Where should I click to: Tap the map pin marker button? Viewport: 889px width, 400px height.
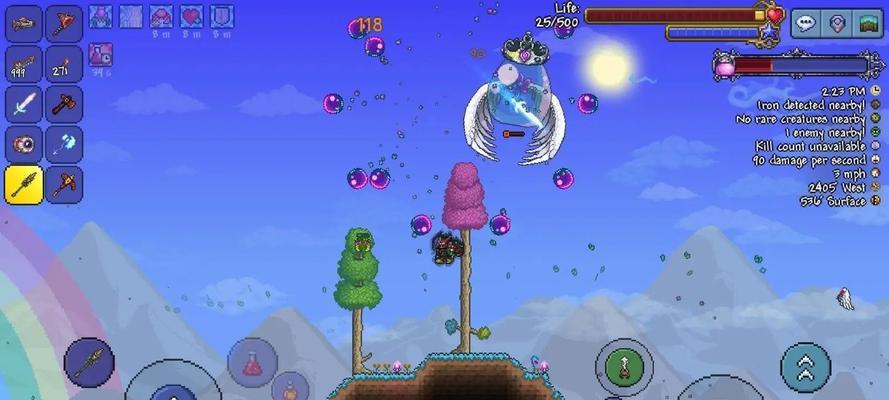pos(837,24)
